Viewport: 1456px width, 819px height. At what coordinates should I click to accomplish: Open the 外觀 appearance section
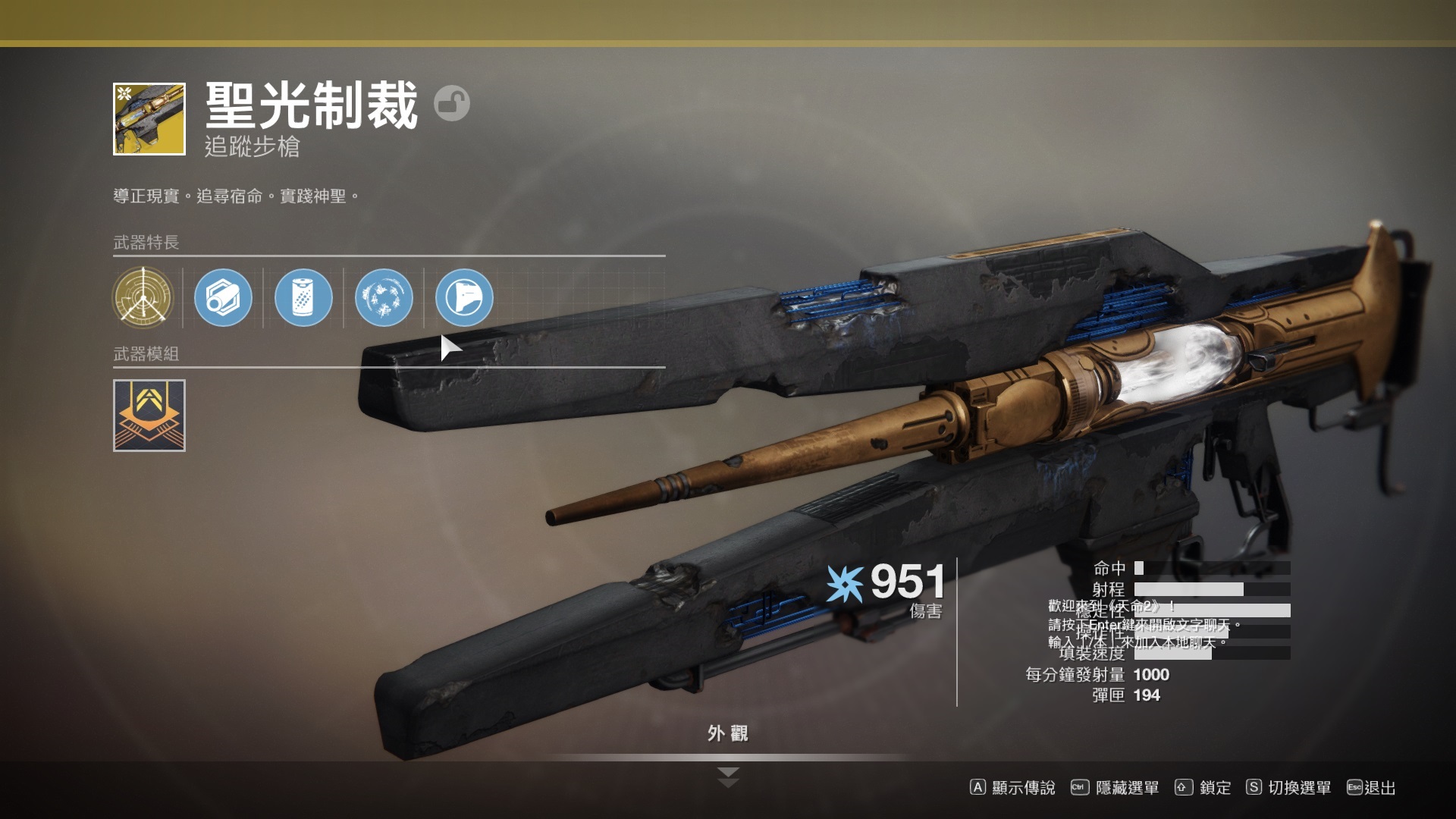coord(727,733)
